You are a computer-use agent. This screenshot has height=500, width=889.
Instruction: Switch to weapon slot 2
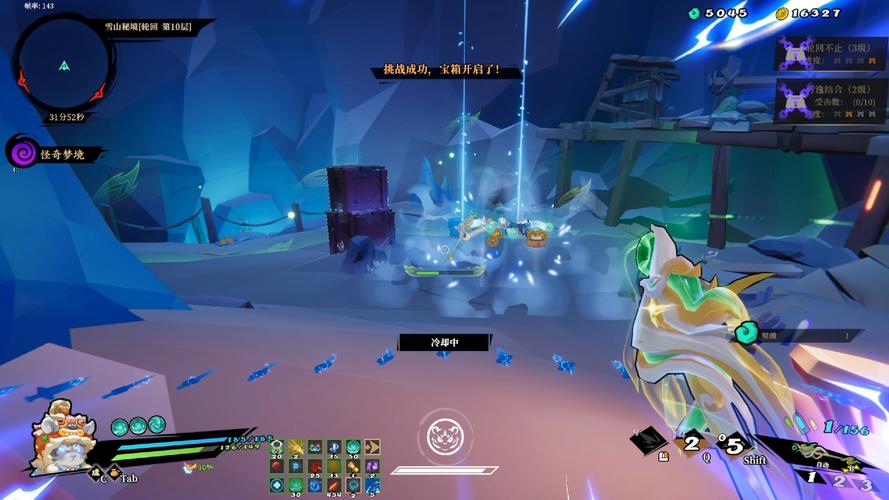842,482
